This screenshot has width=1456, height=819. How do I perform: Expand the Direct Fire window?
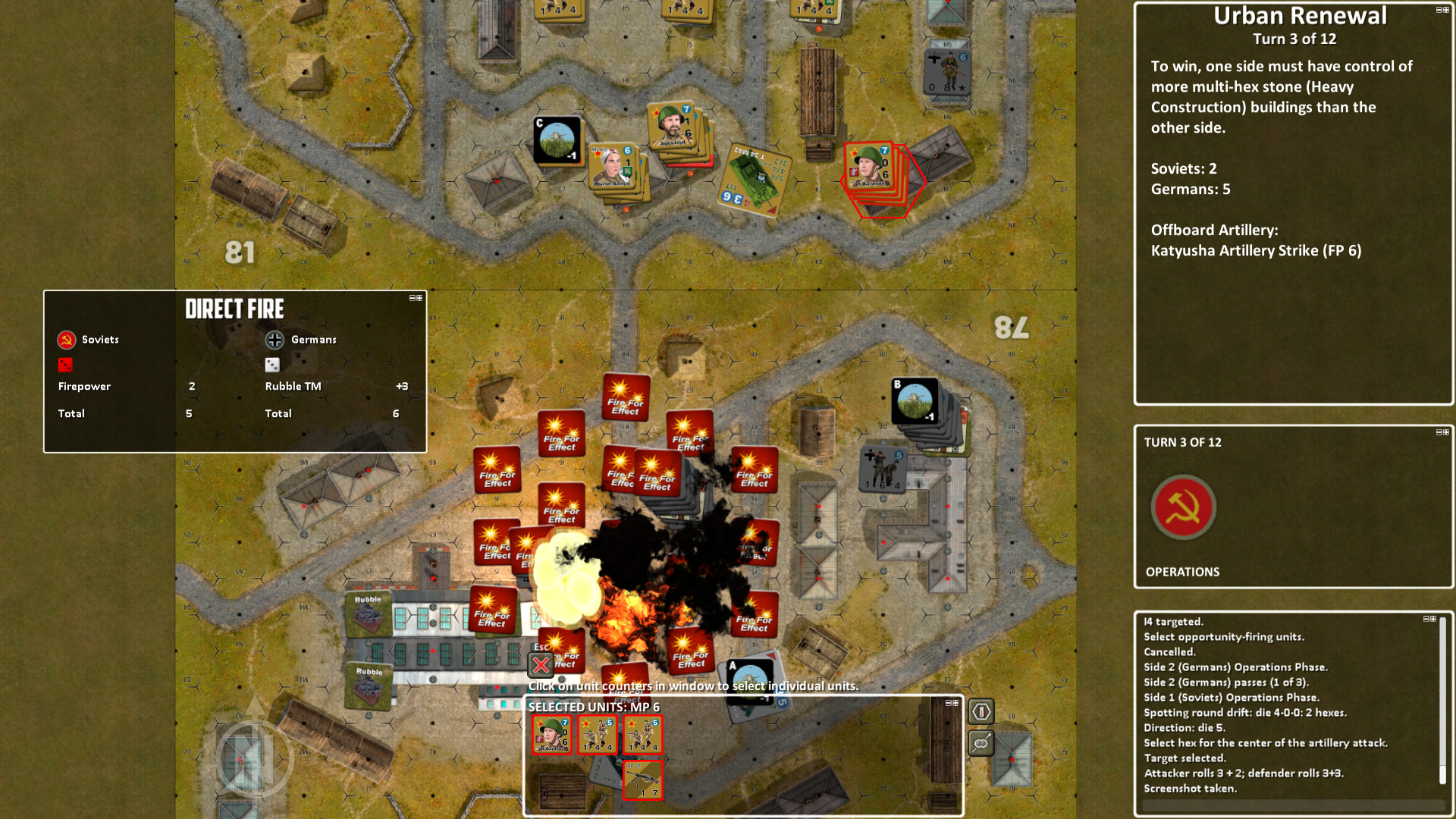click(x=419, y=298)
